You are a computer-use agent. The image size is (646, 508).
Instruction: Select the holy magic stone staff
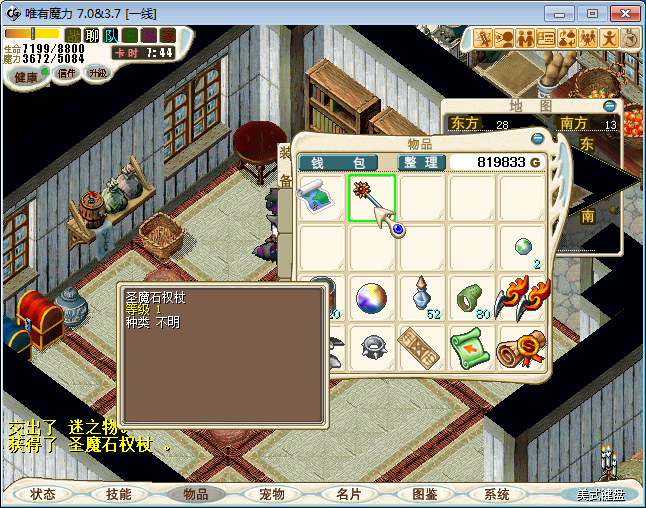(372, 197)
